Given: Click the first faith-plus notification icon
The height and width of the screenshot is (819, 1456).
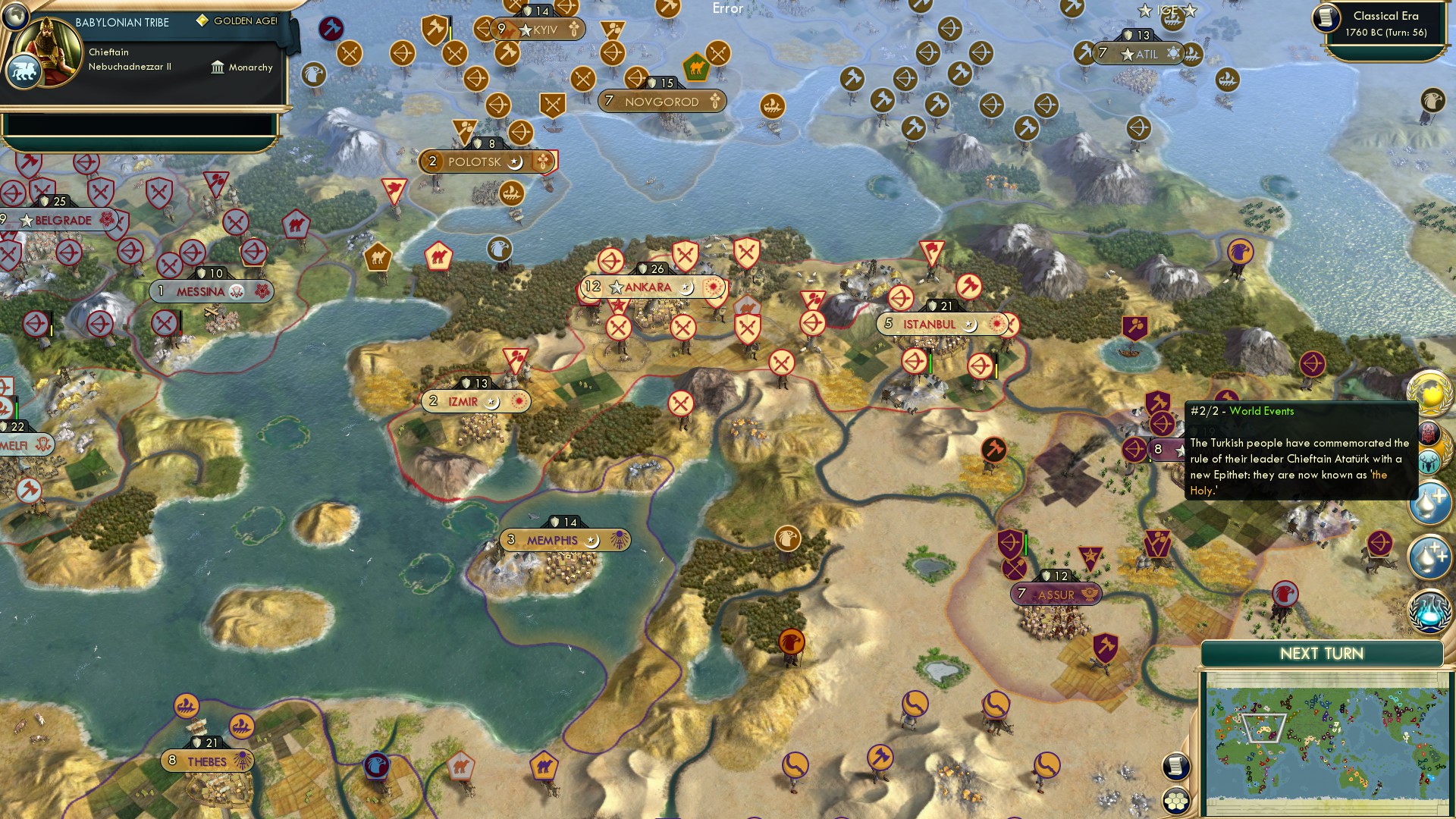Looking at the screenshot, I should [x=1429, y=502].
